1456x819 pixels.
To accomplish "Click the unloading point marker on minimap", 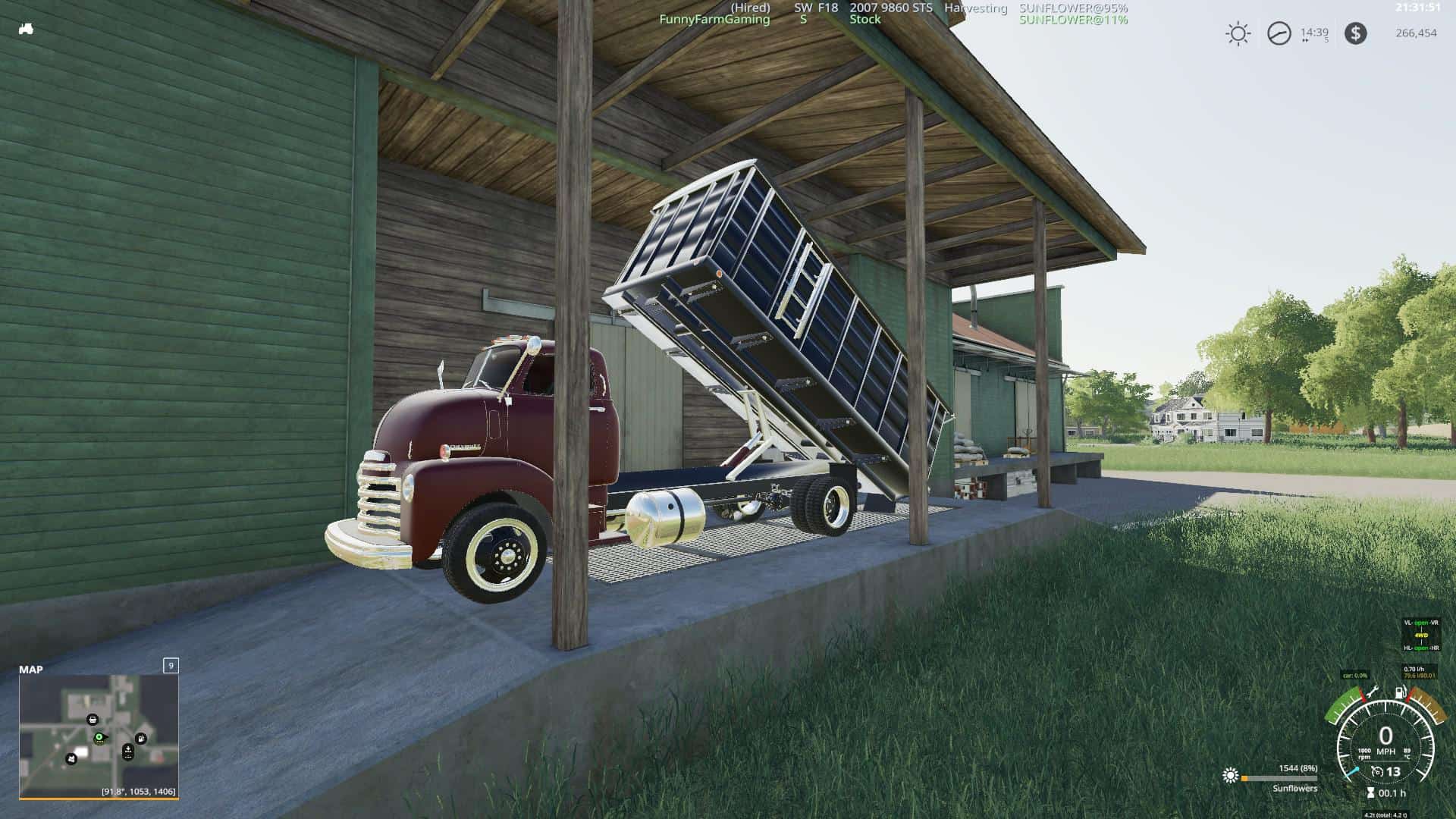I will pyautogui.click(x=127, y=752).
